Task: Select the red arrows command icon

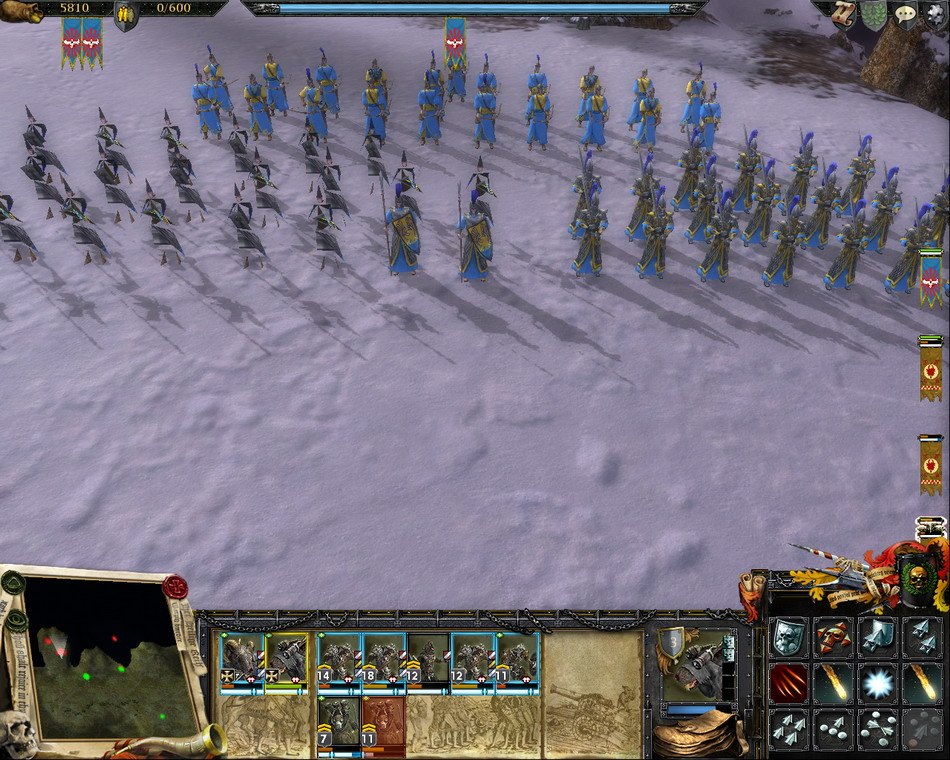Action: (832, 637)
